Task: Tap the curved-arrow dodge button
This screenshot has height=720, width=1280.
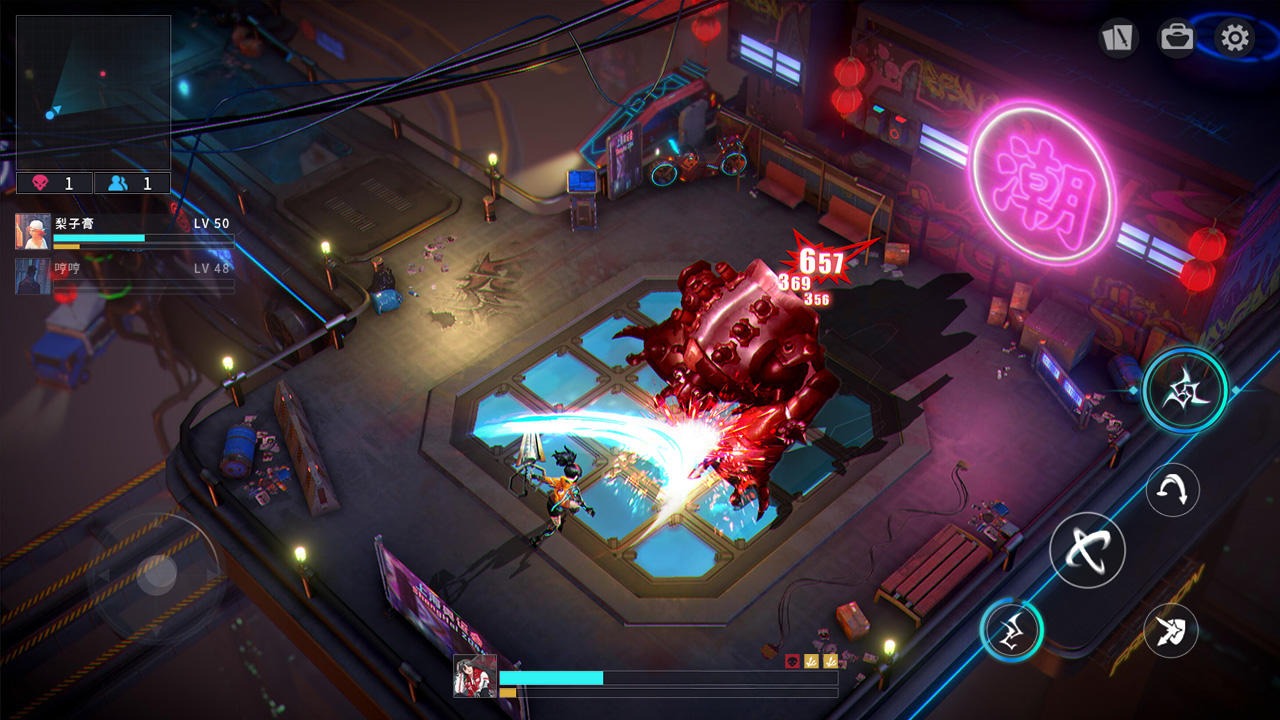Action: click(x=1172, y=490)
